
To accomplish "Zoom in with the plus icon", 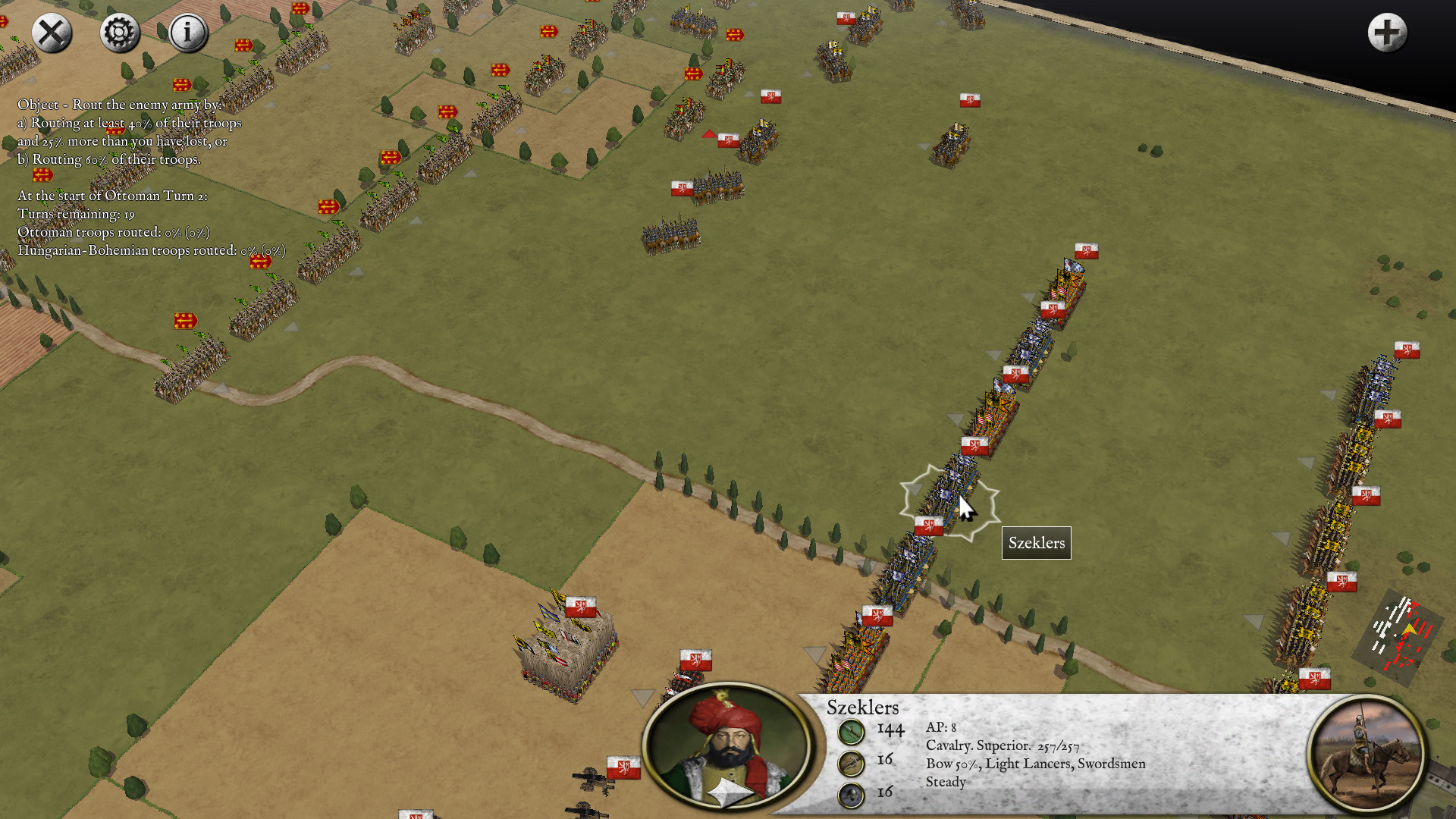I will click(x=1387, y=32).
